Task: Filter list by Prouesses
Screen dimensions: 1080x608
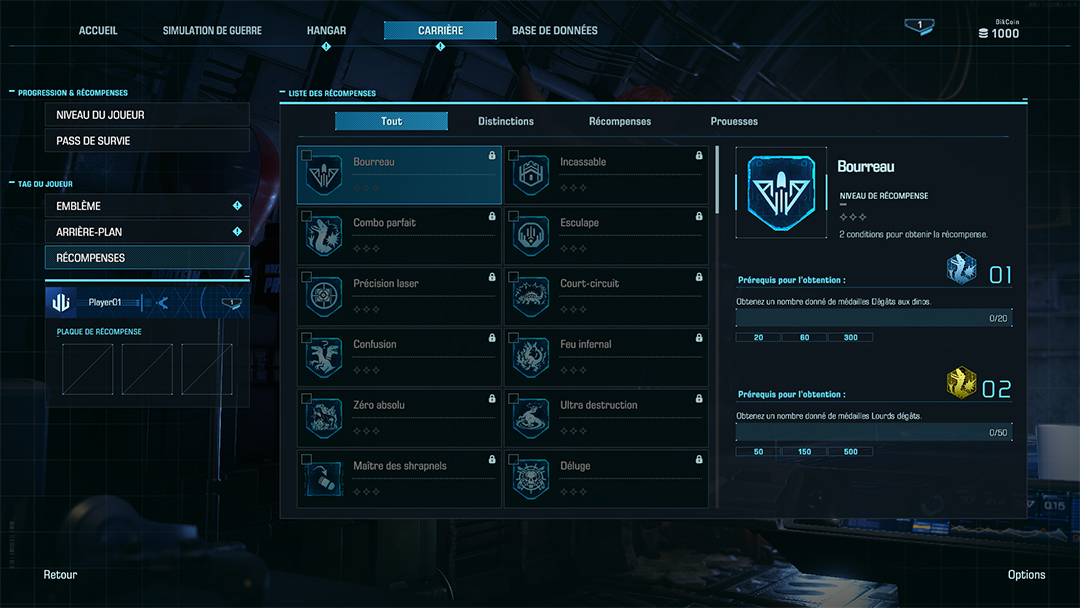Action: (x=734, y=122)
